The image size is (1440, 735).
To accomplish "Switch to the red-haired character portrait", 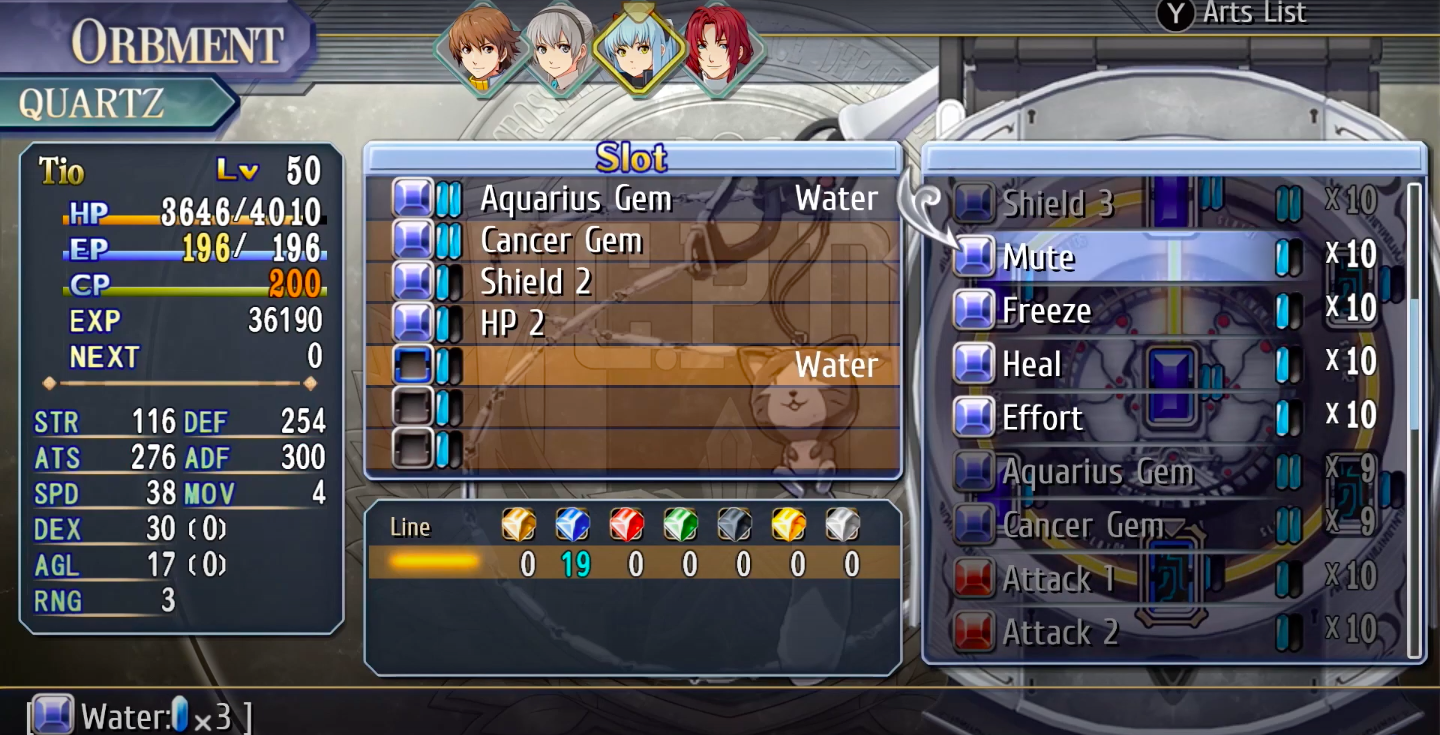I will [716, 49].
